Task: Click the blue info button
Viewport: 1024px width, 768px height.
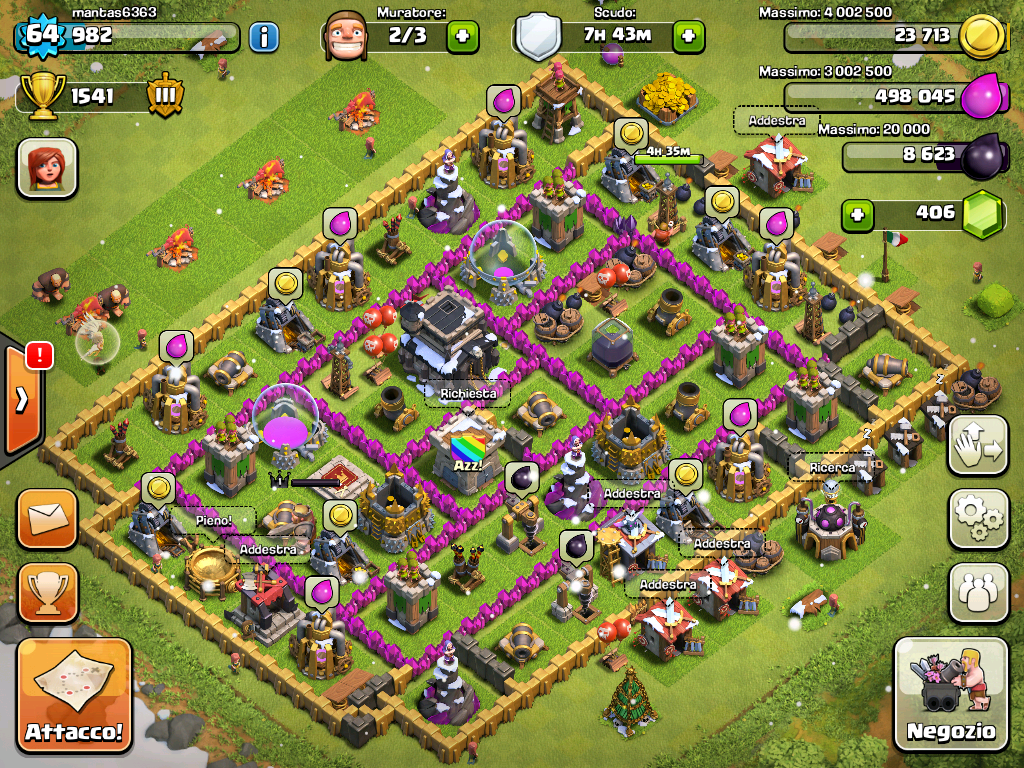Action: click(x=263, y=38)
